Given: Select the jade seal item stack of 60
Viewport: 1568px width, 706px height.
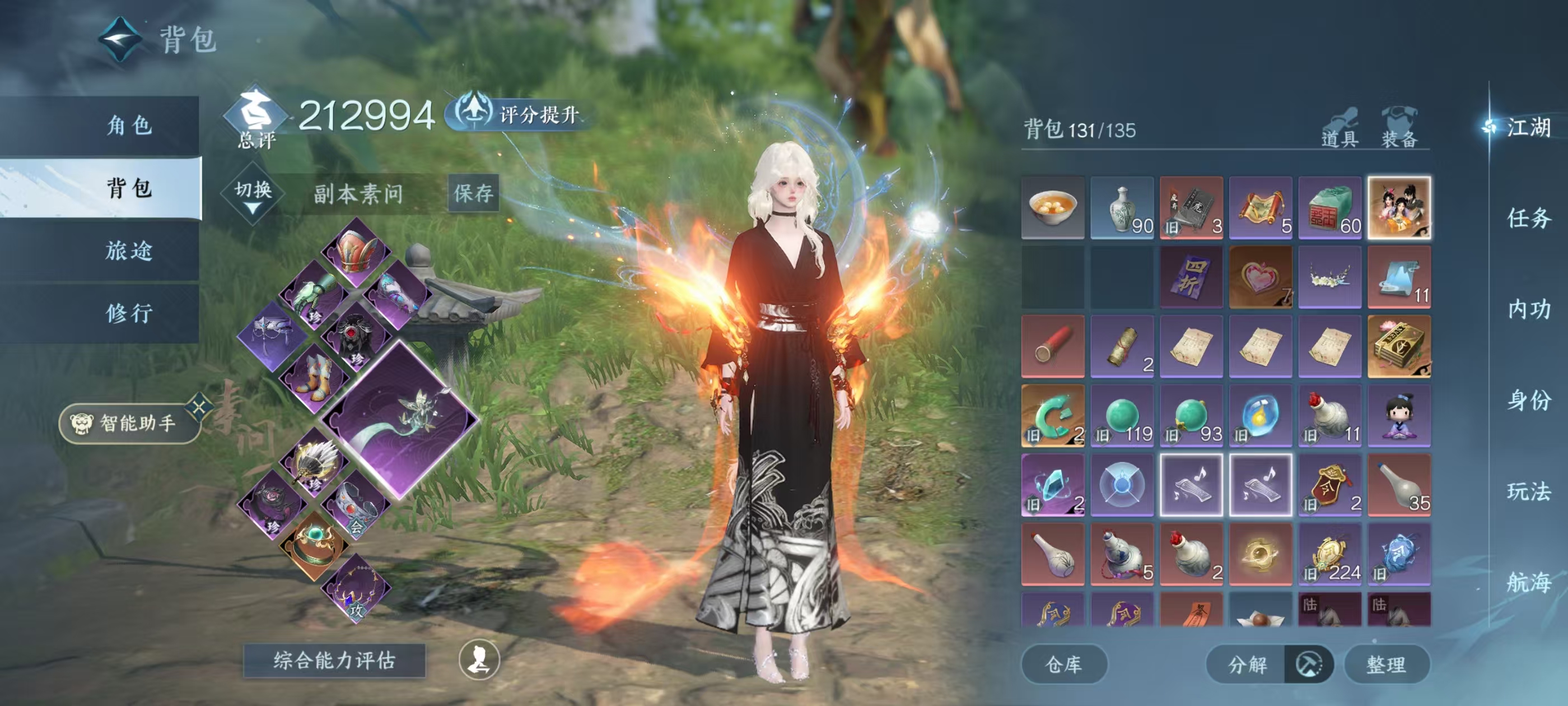Looking at the screenshot, I should [1329, 208].
